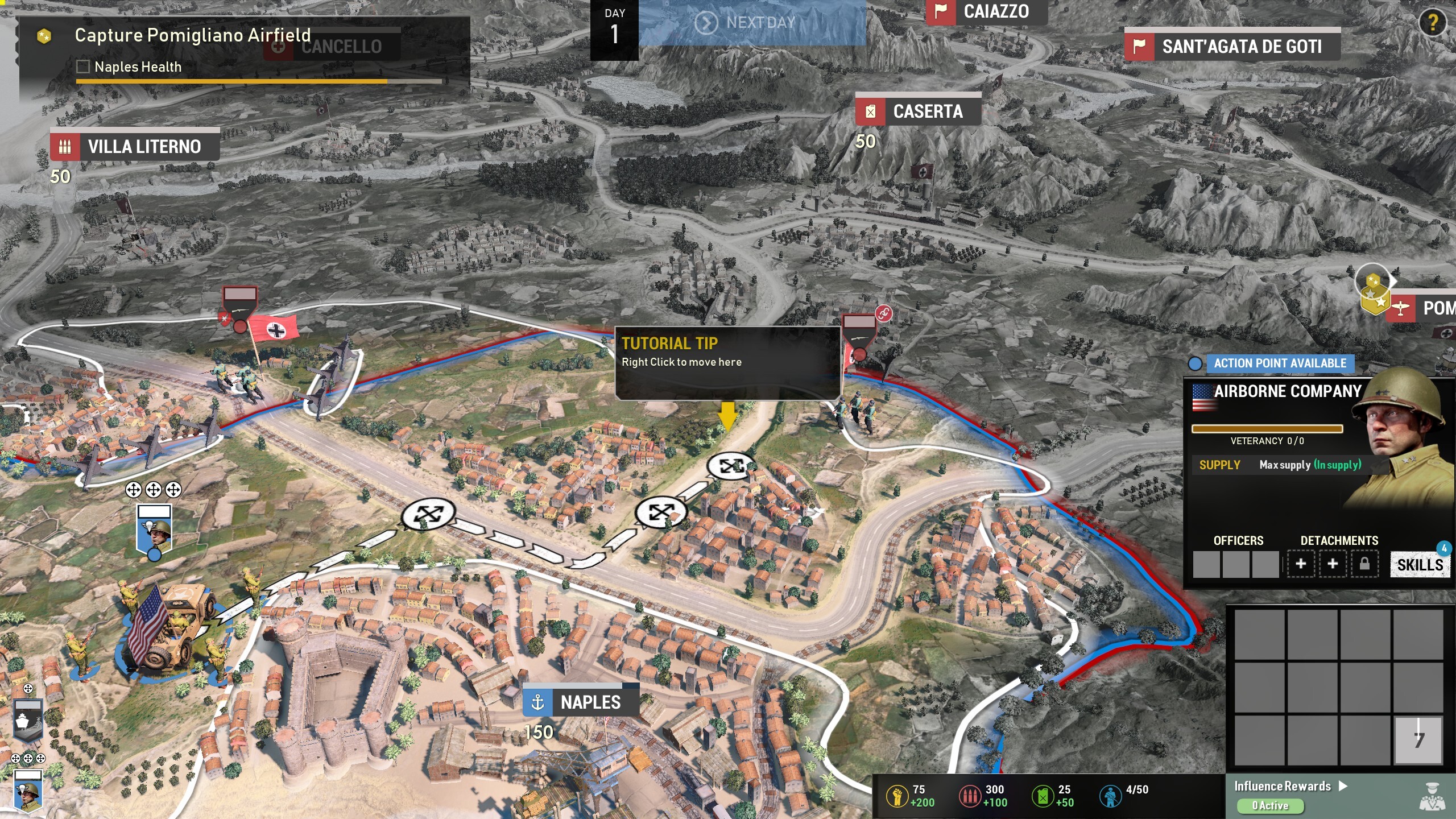
Task: Select the warship unit banner
Action: [27, 721]
